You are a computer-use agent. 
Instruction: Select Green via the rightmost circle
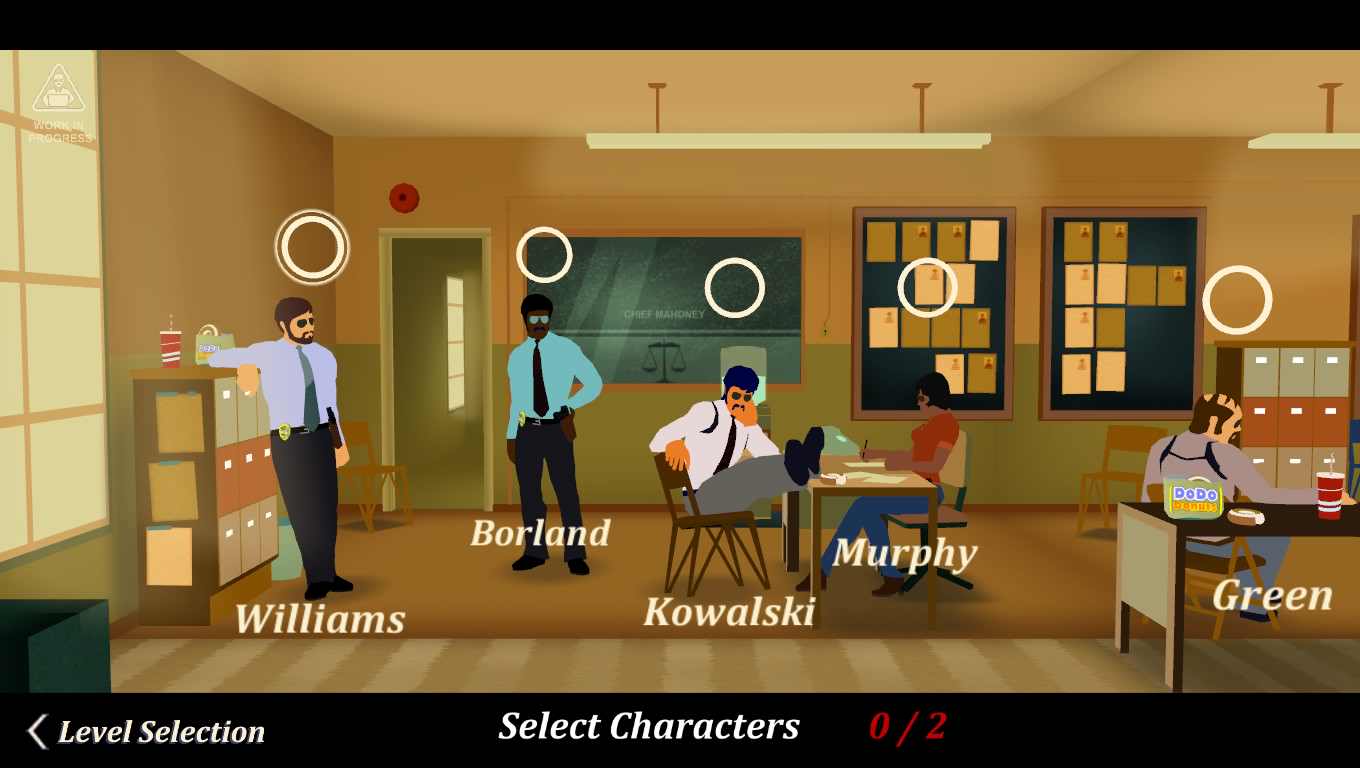[1238, 298]
